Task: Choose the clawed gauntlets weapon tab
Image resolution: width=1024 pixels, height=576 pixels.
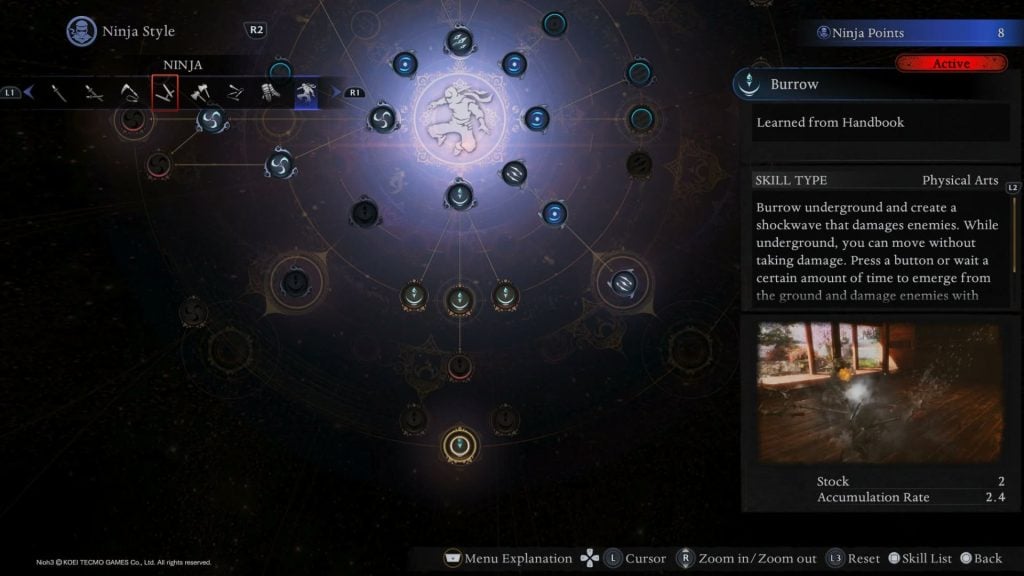Action: [x=271, y=93]
